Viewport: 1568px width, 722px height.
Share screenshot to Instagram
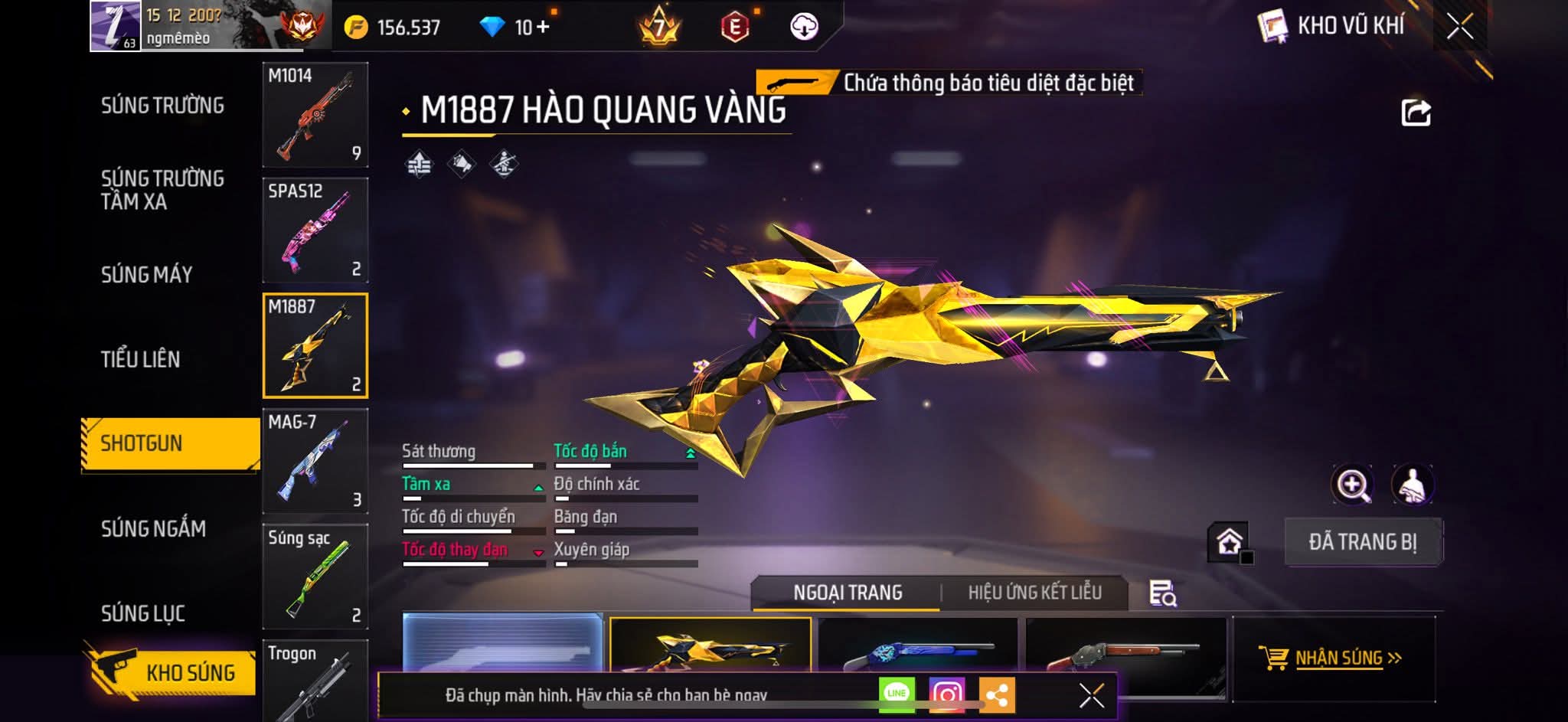pyautogui.click(x=946, y=694)
